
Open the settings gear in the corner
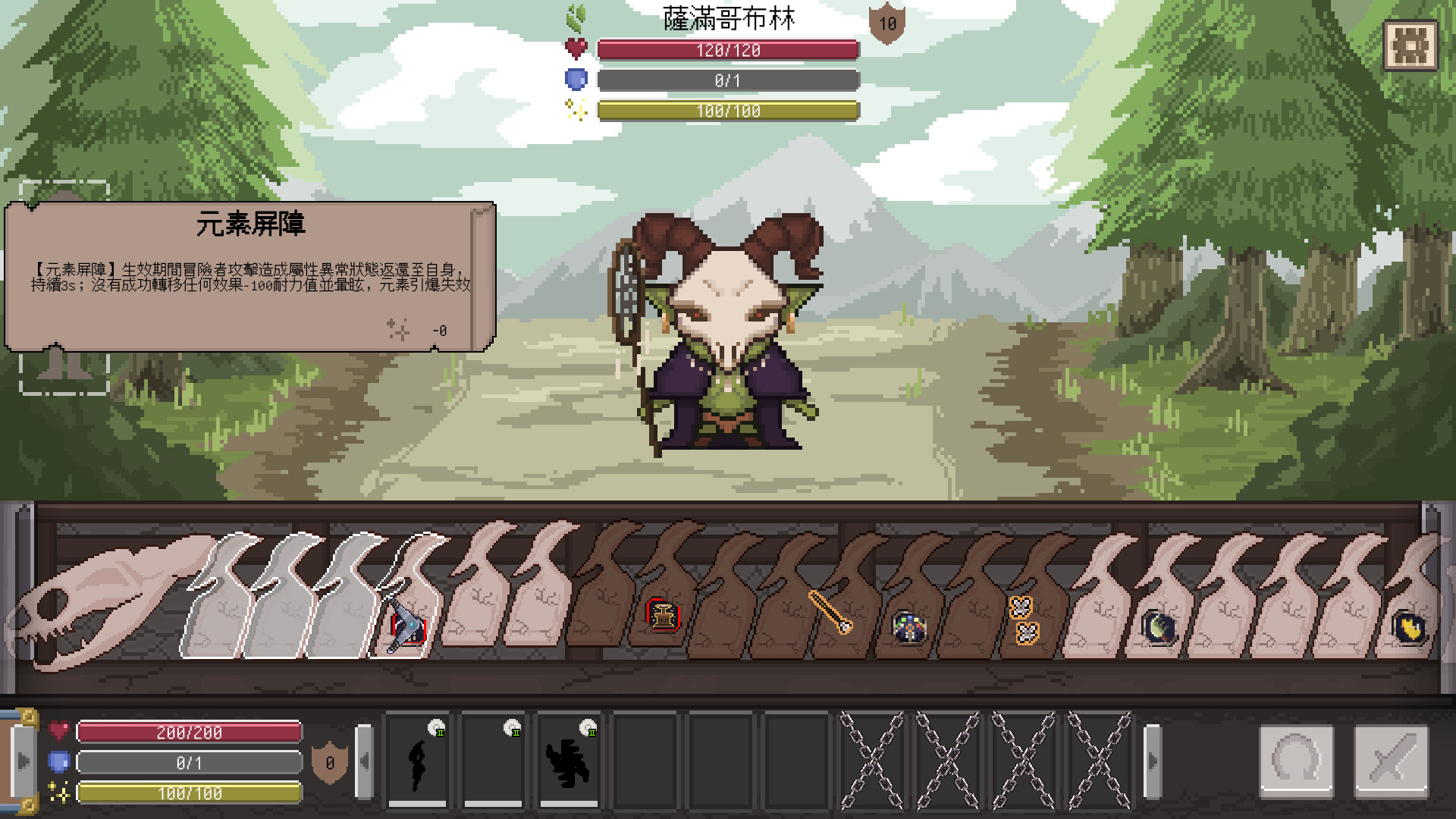click(1410, 45)
